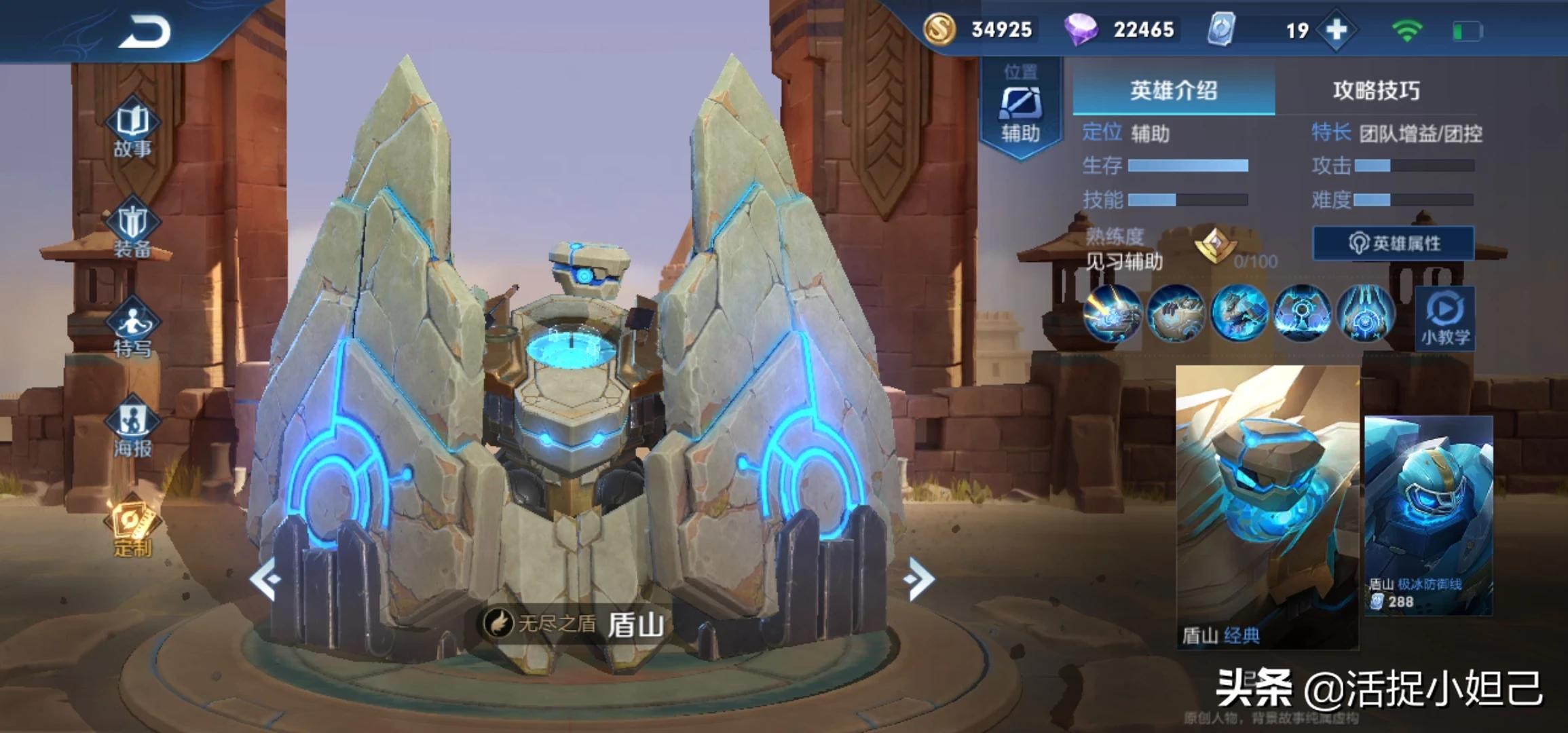Show the next hero with right arrow
1568x733 pixels.
pos(920,579)
